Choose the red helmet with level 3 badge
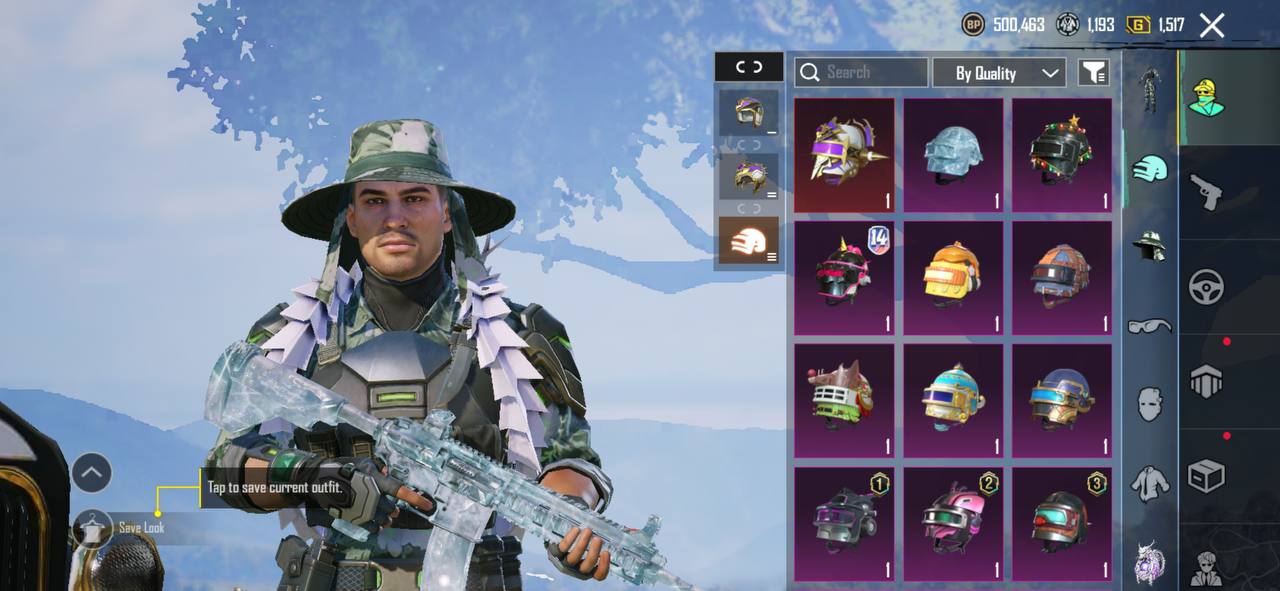Image resolution: width=1280 pixels, height=591 pixels. point(1061,523)
